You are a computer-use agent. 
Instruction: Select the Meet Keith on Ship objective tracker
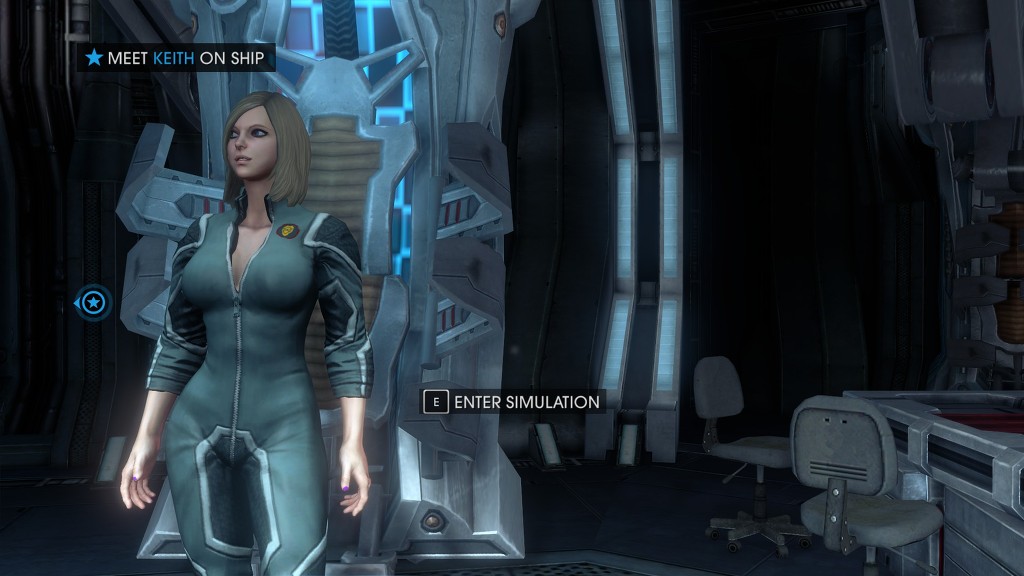[x=176, y=58]
